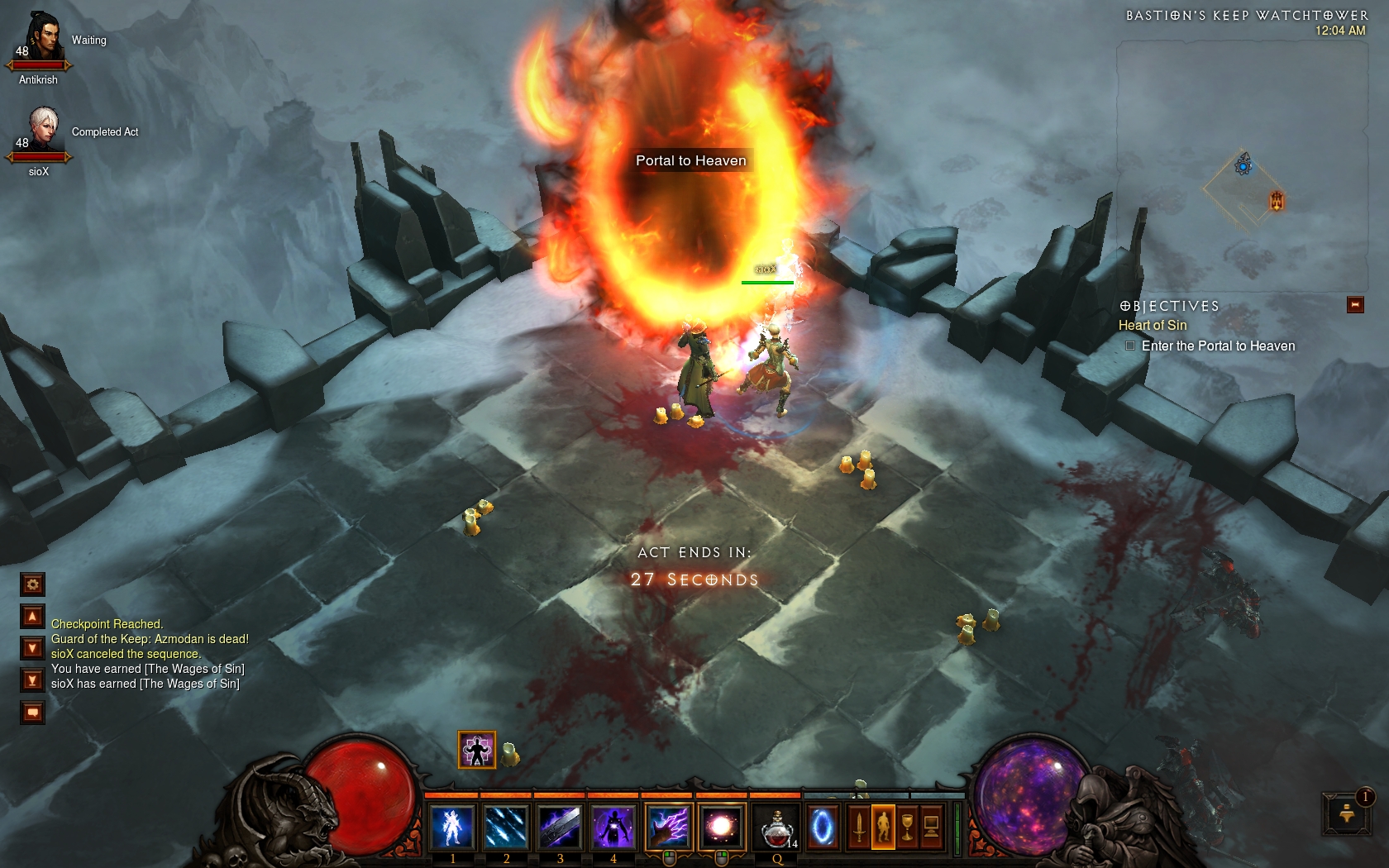
Task: Open the blue town portal
Action: pos(822,827)
